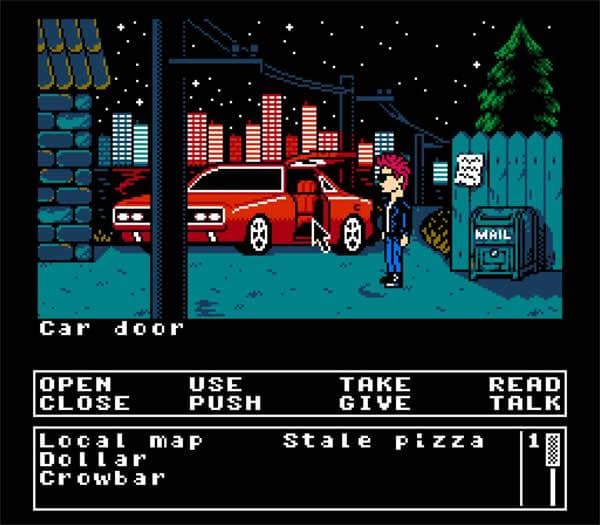
Task: Choose the GIVE verb command
Action: (374, 403)
